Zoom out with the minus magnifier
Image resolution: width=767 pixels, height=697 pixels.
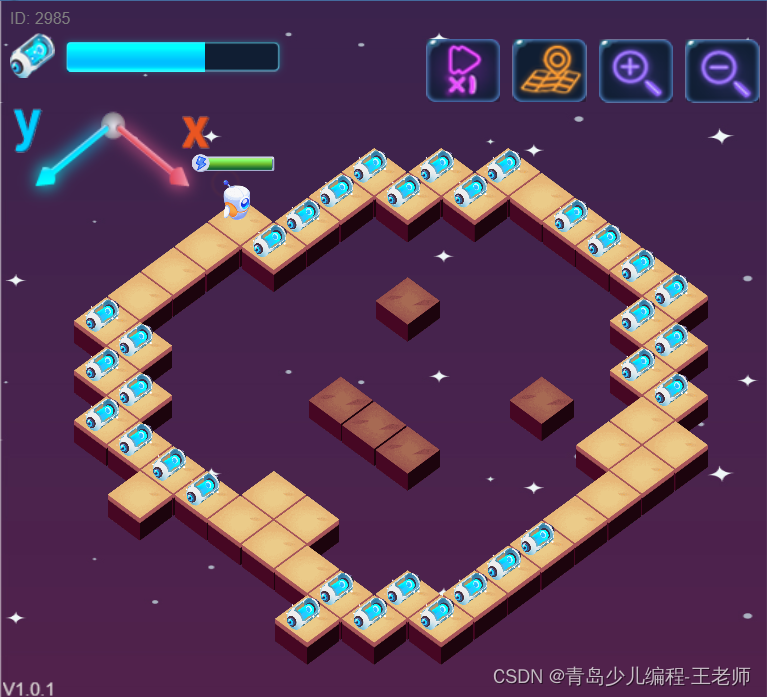click(722, 70)
